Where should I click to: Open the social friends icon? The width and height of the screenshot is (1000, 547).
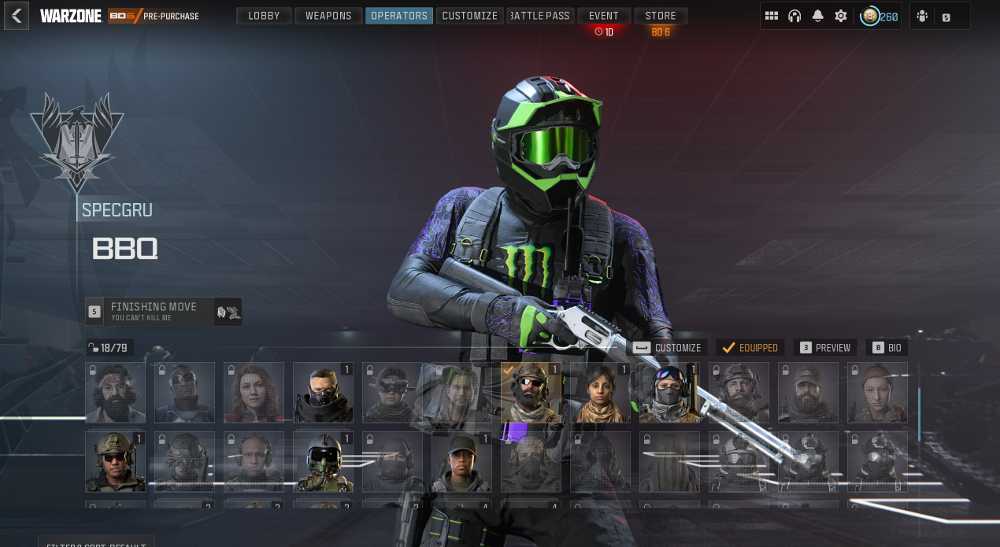[x=922, y=16]
